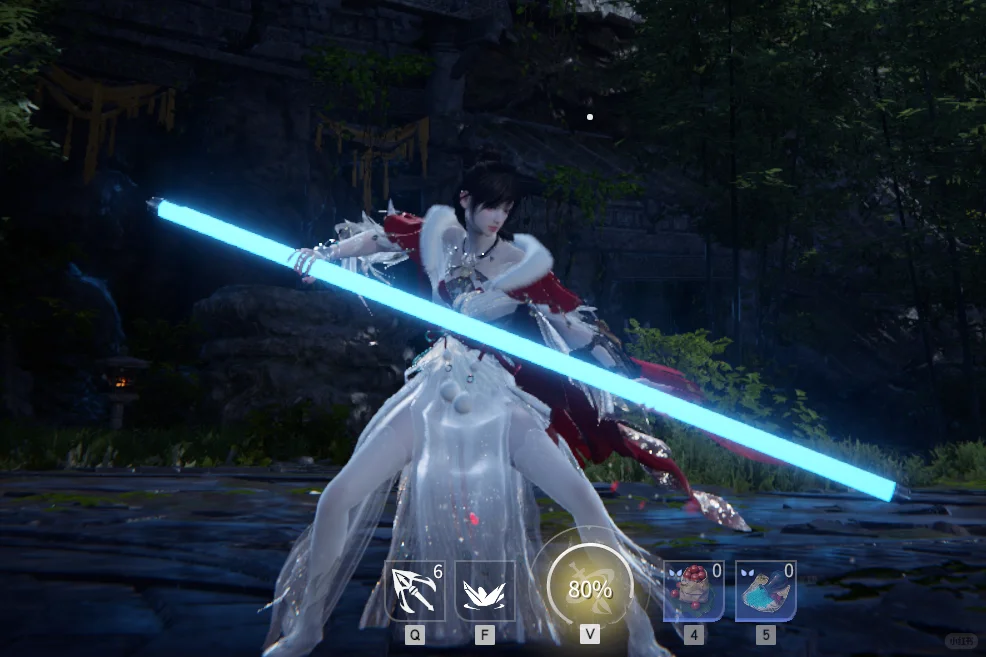
Task: Use the ground slam splash skill
Action: 485,591
